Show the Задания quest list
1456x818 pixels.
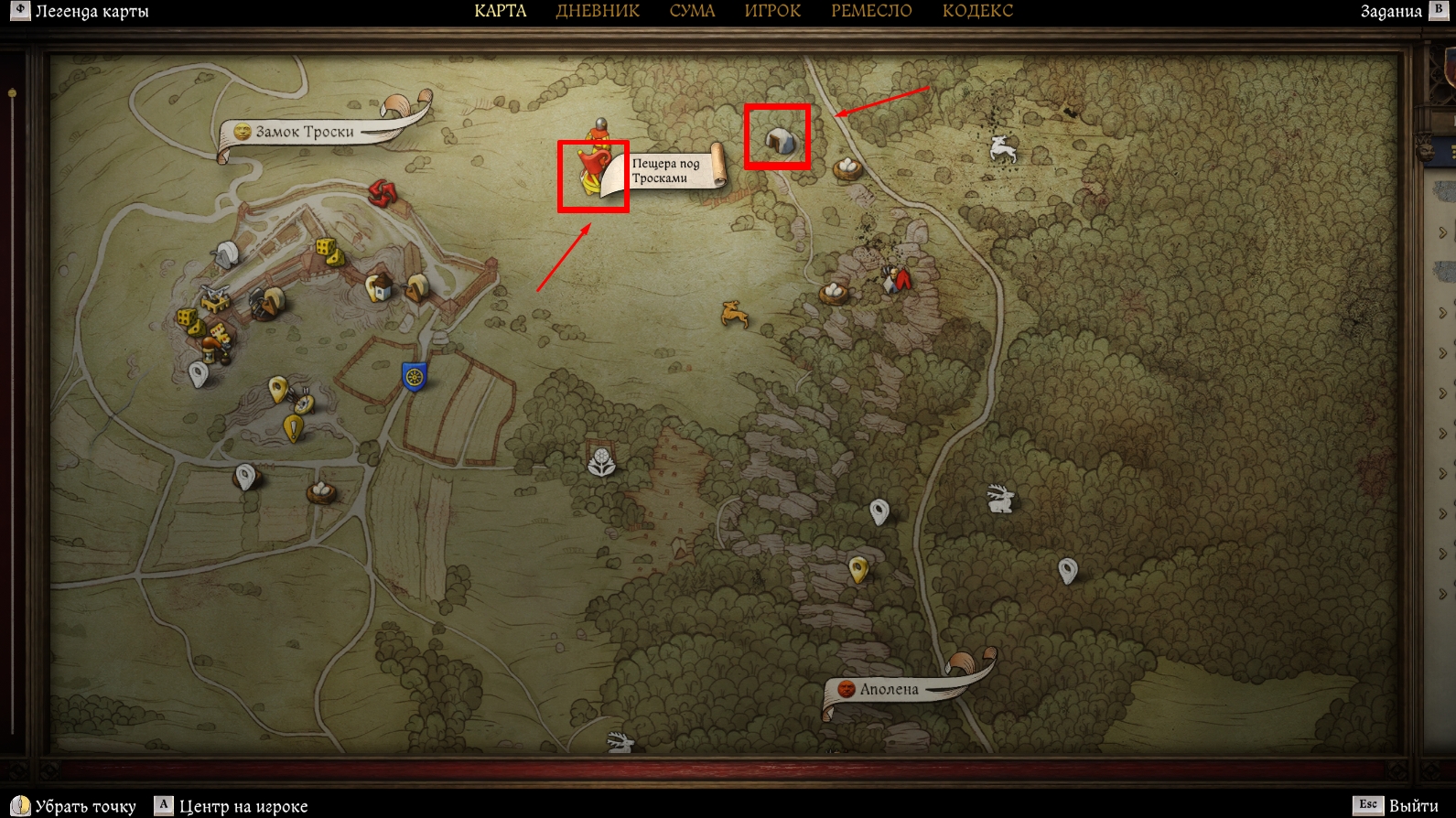[1390, 12]
